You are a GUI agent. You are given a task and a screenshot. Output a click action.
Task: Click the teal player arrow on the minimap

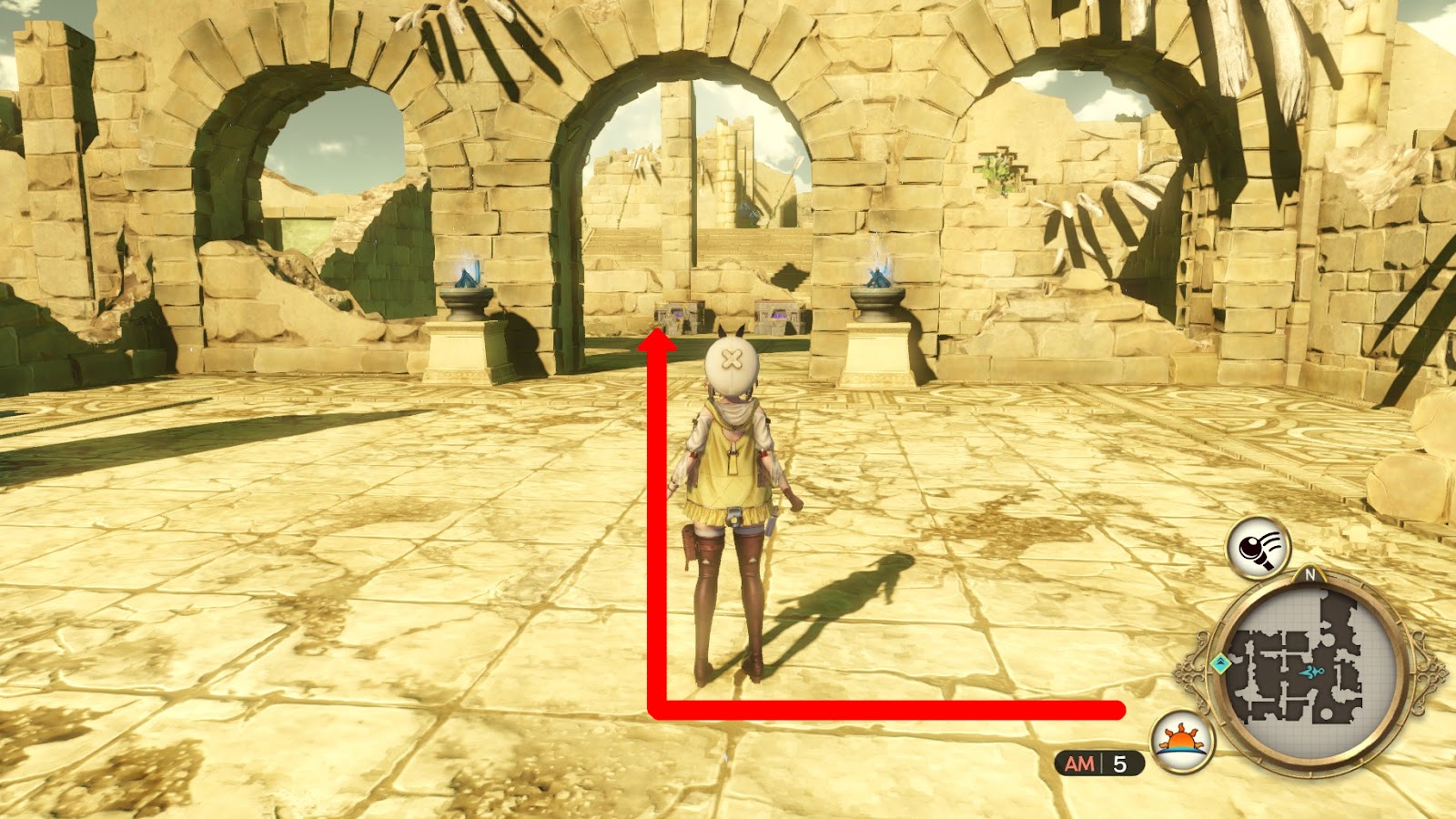click(1312, 672)
